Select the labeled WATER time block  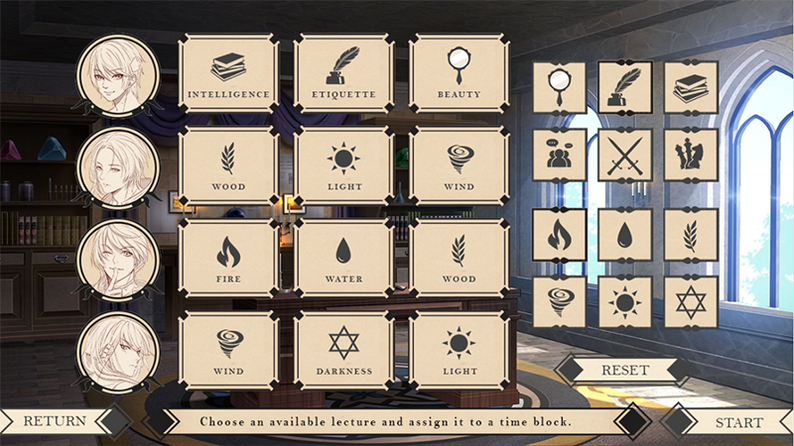click(x=343, y=258)
